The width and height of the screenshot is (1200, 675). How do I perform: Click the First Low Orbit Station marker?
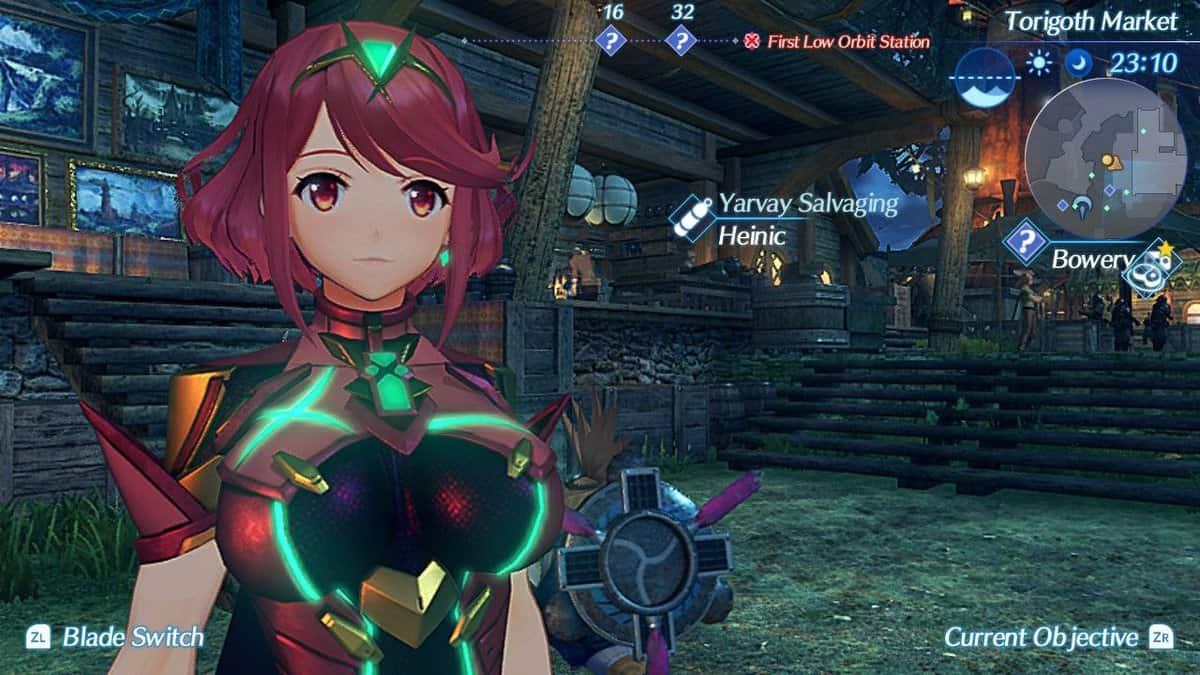point(751,42)
